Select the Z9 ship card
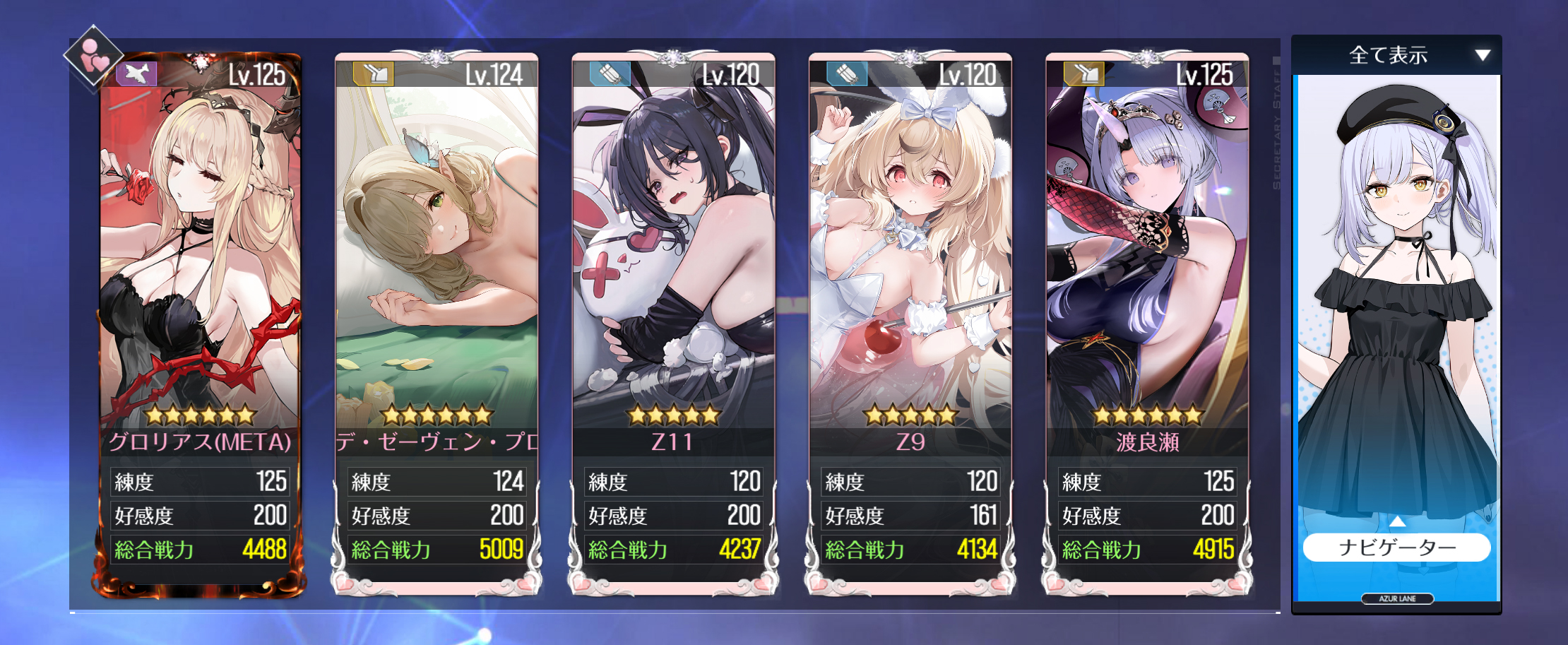The image size is (1568, 645). pyautogui.click(x=910, y=283)
